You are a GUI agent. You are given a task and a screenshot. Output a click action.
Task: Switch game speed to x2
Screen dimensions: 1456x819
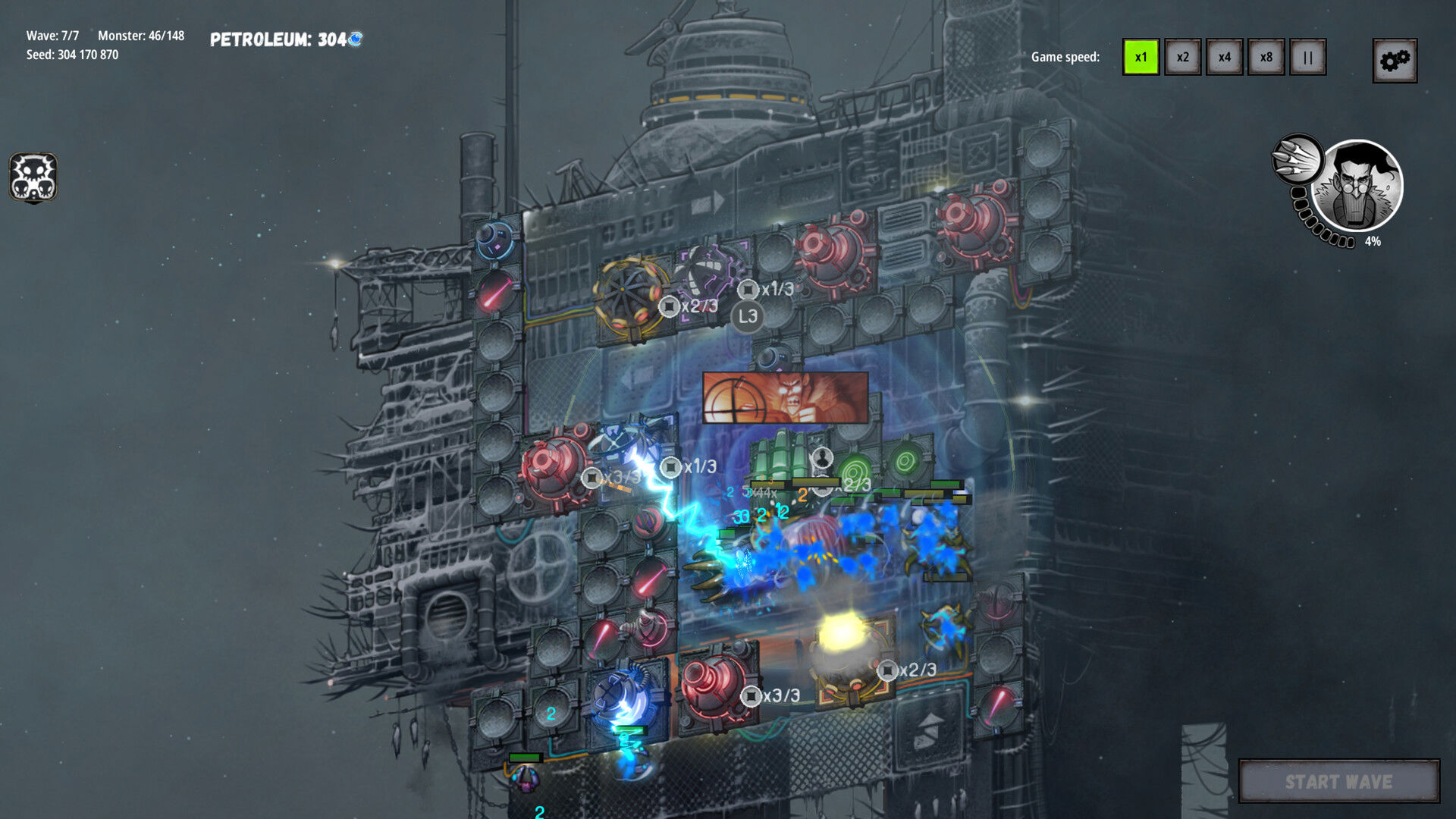(1182, 57)
